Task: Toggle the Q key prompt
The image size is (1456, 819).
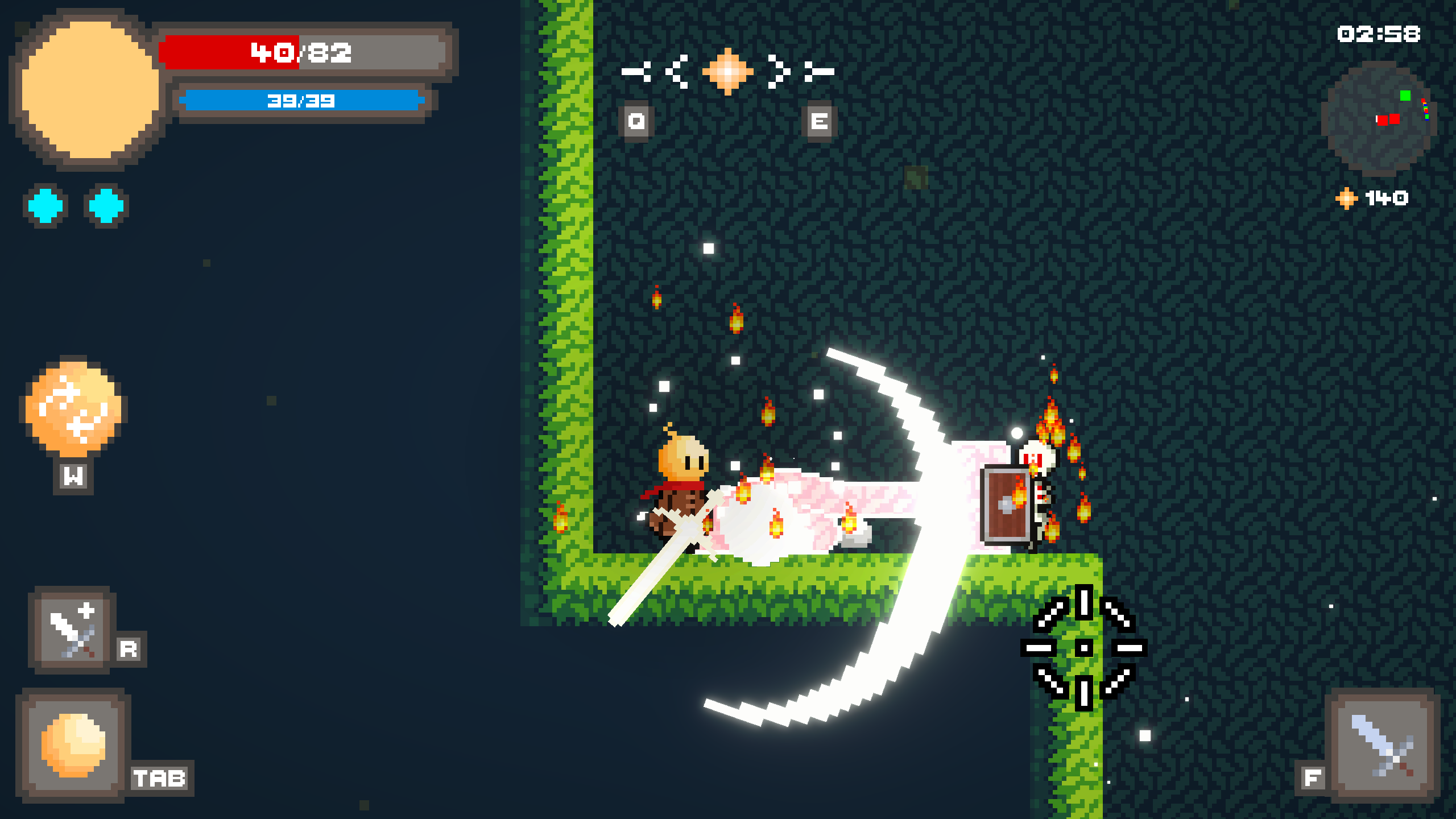Action: (635, 121)
